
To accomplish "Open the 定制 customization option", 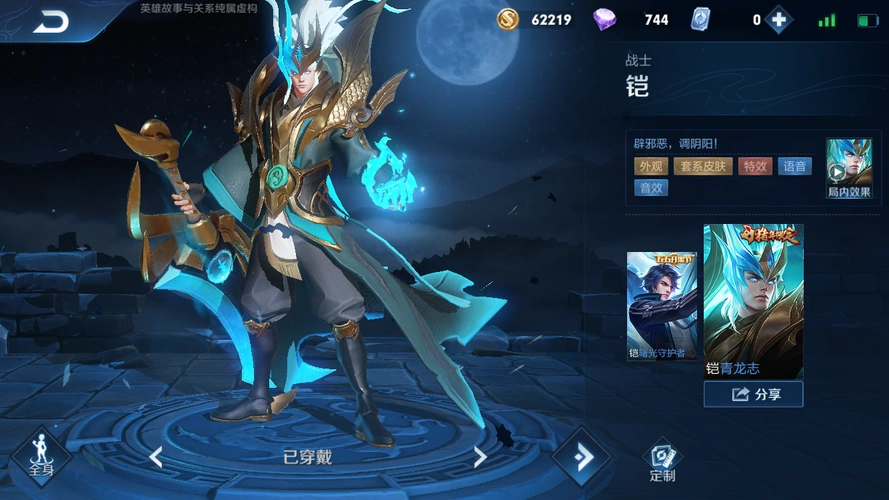I will (x=662, y=461).
